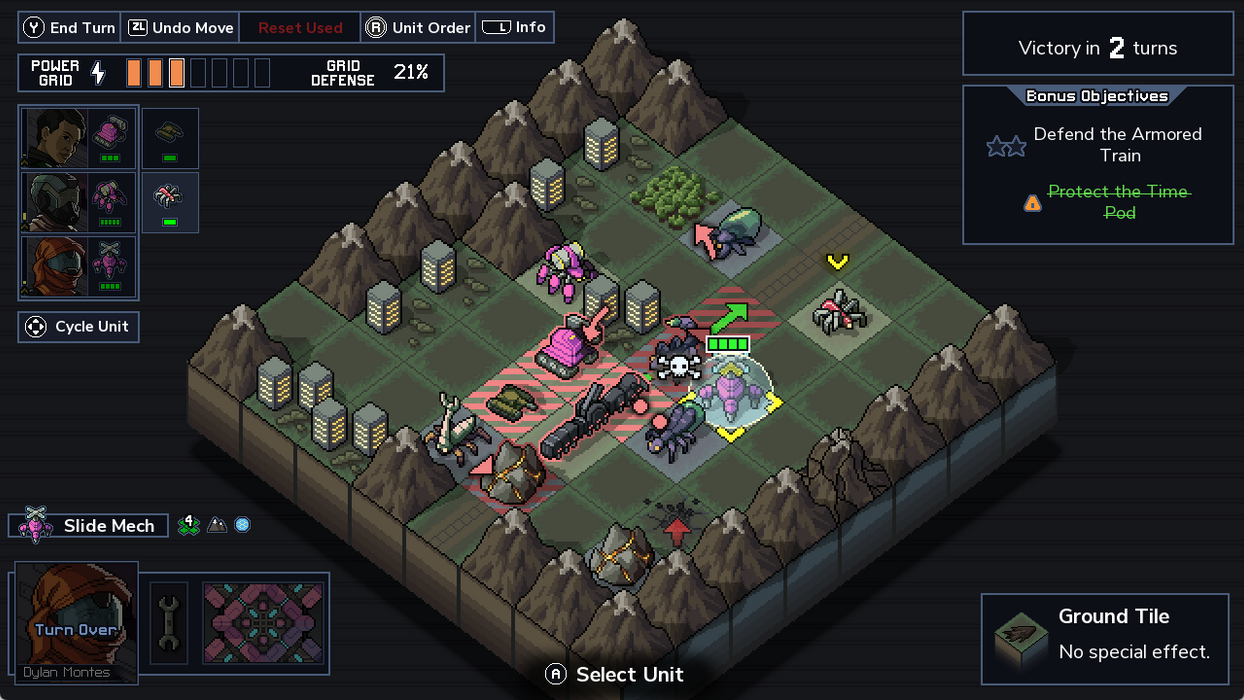Pick the olive mini tank deployable unit
Image resolution: width=1244 pixels, height=700 pixels.
[x=170, y=138]
